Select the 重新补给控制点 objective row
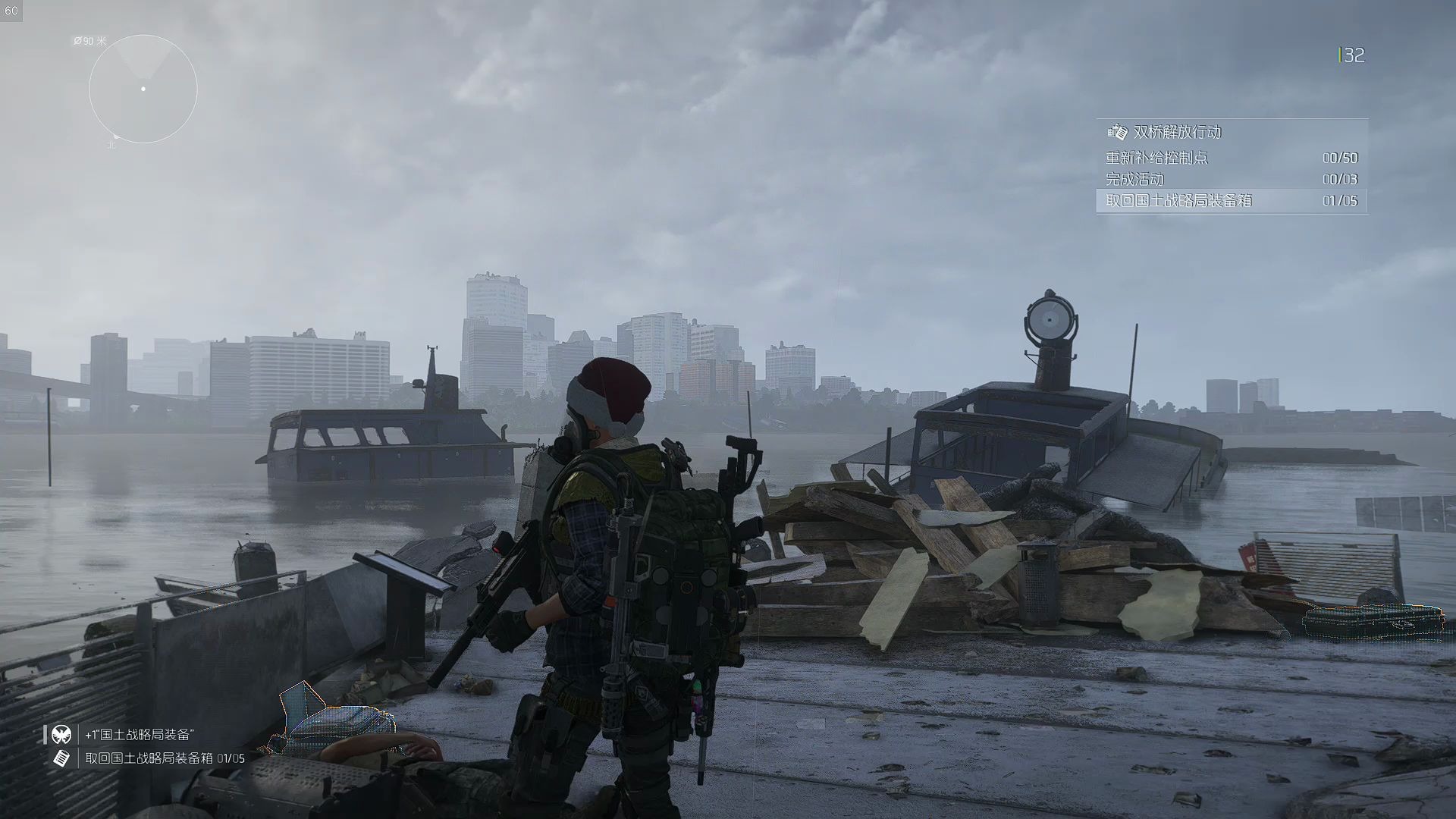The image size is (1456, 819). [x=1232, y=158]
